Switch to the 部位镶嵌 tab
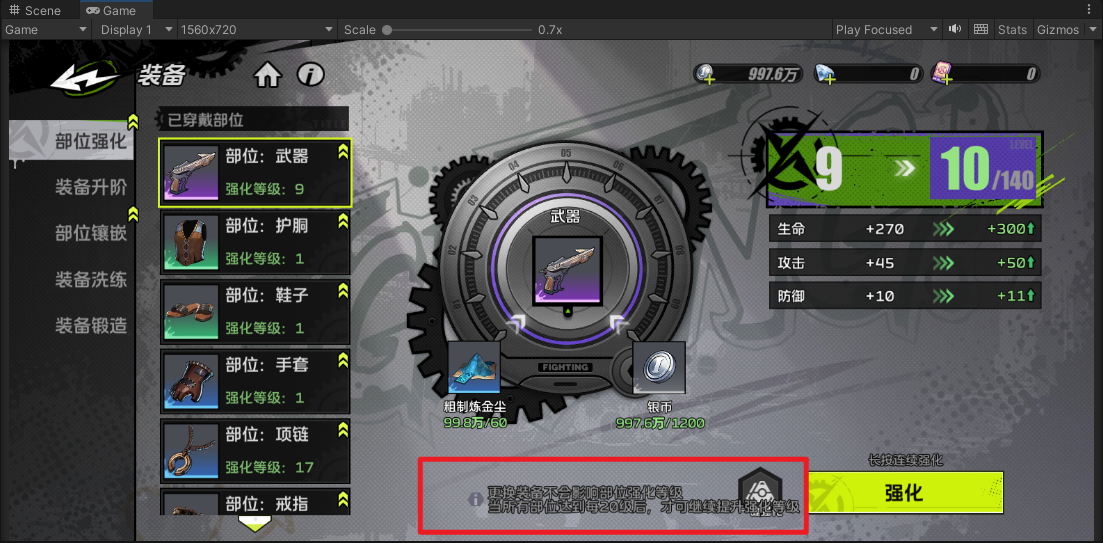 pos(90,234)
